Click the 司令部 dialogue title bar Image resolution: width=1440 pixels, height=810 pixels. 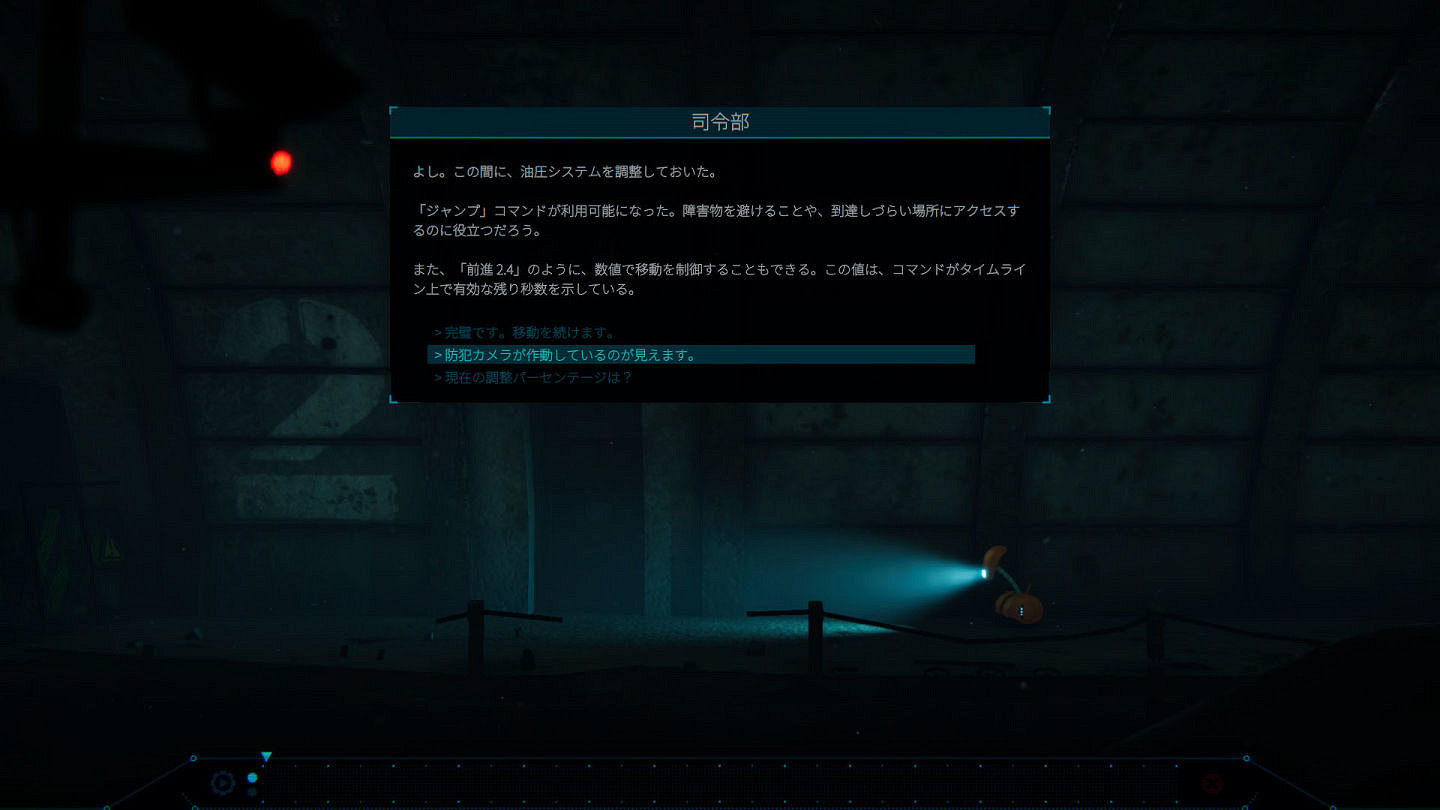click(719, 121)
